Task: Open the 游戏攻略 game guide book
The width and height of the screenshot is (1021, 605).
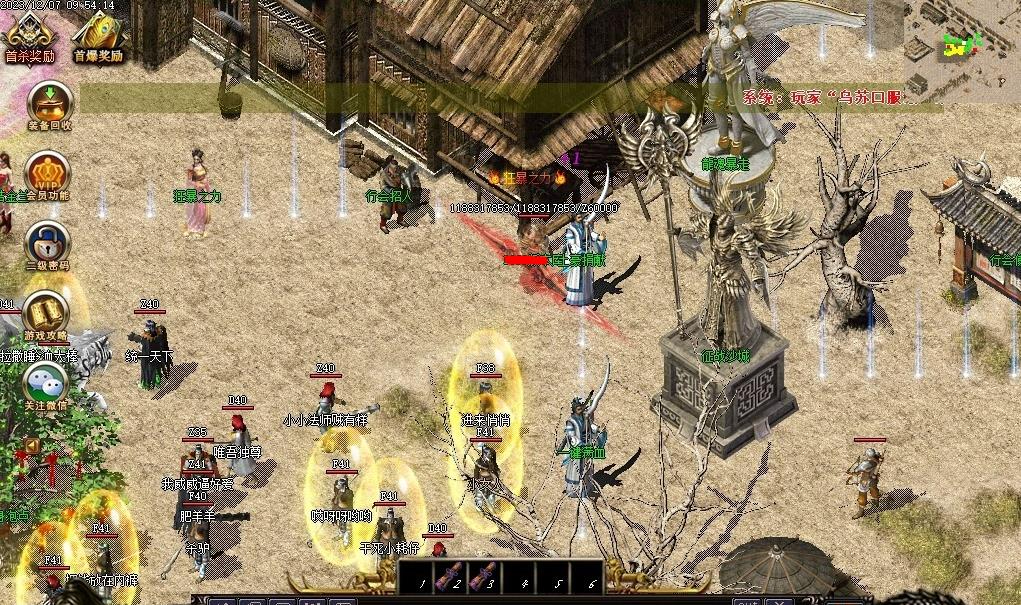Action: tap(45, 313)
